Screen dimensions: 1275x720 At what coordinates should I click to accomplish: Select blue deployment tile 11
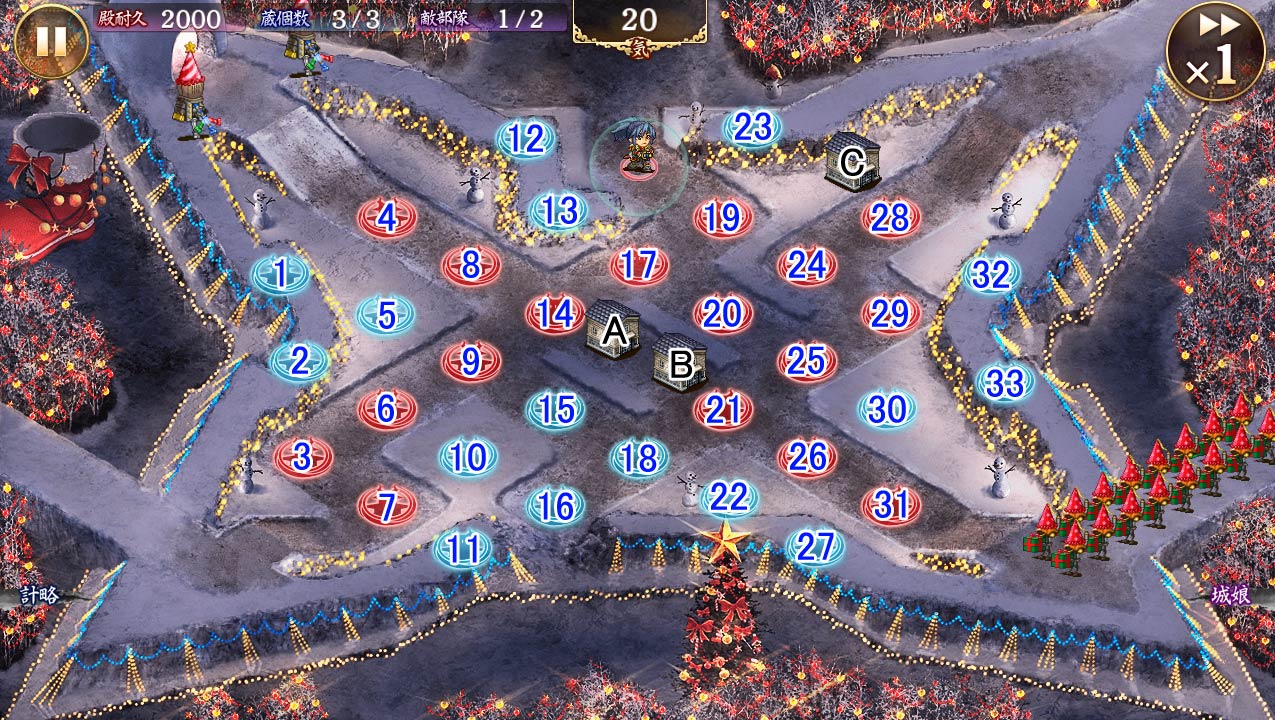462,549
